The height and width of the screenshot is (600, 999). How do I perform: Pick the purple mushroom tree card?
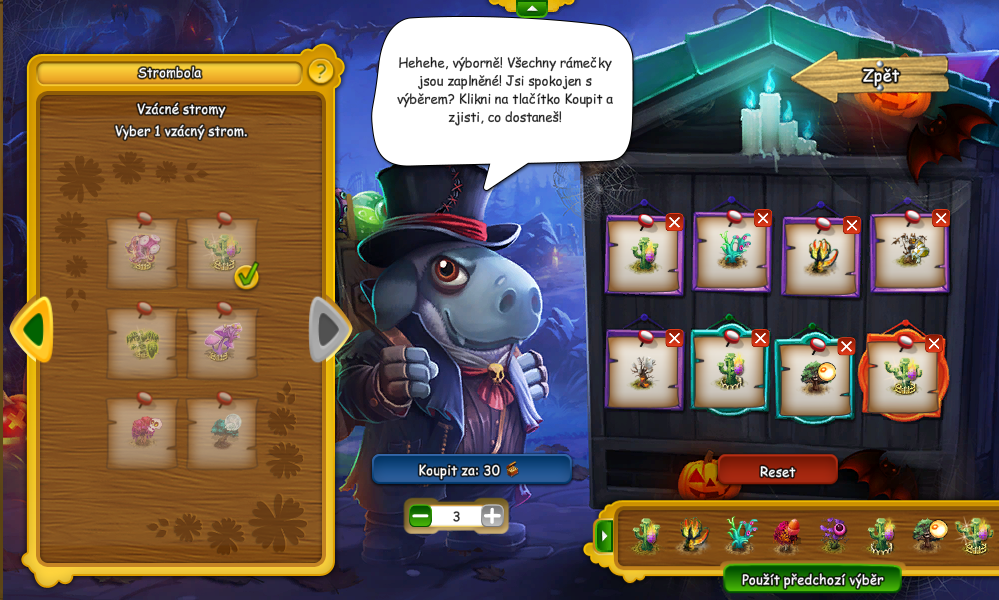click(222, 342)
